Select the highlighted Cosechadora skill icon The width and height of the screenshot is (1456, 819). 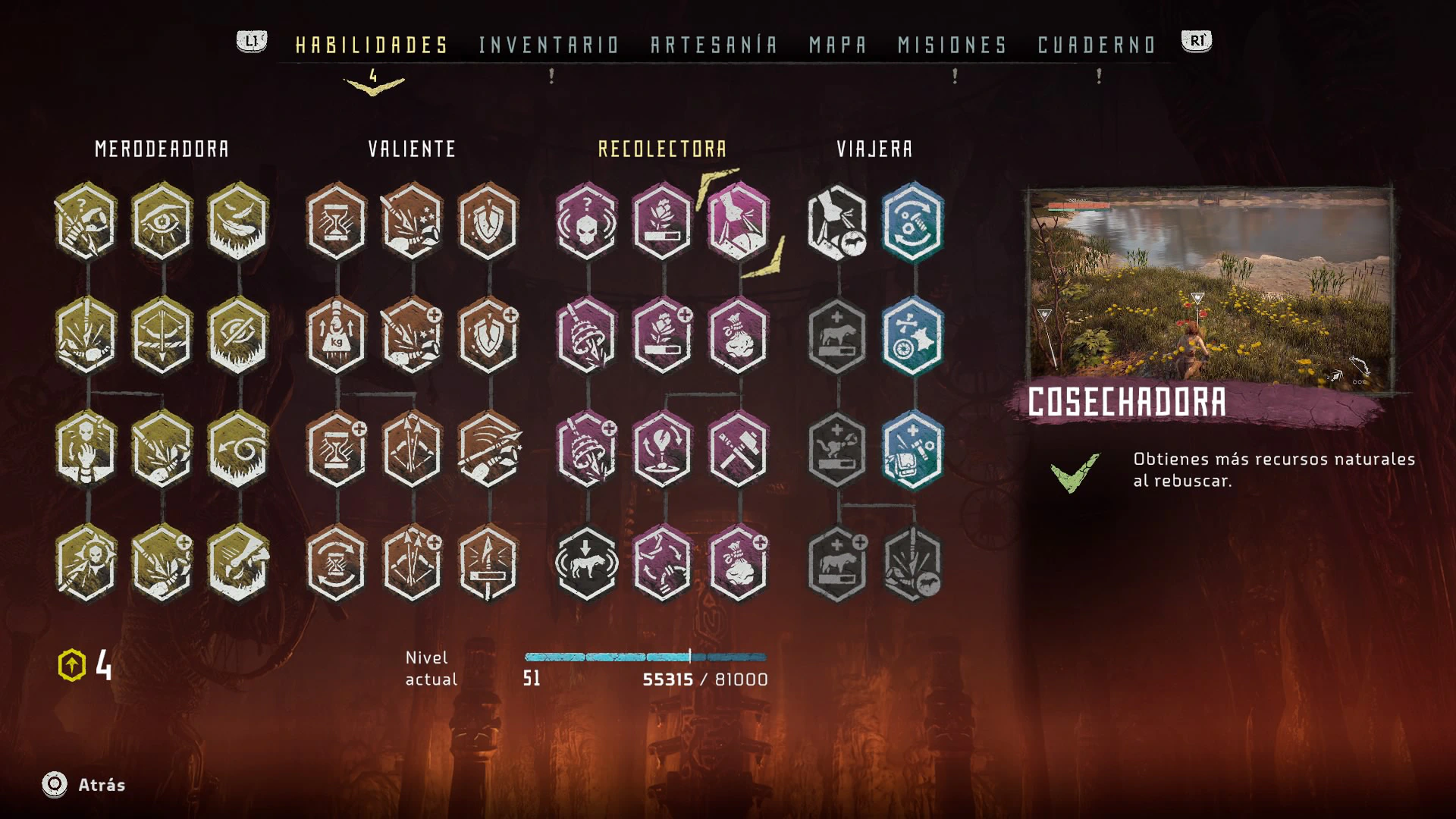[x=739, y=221]
